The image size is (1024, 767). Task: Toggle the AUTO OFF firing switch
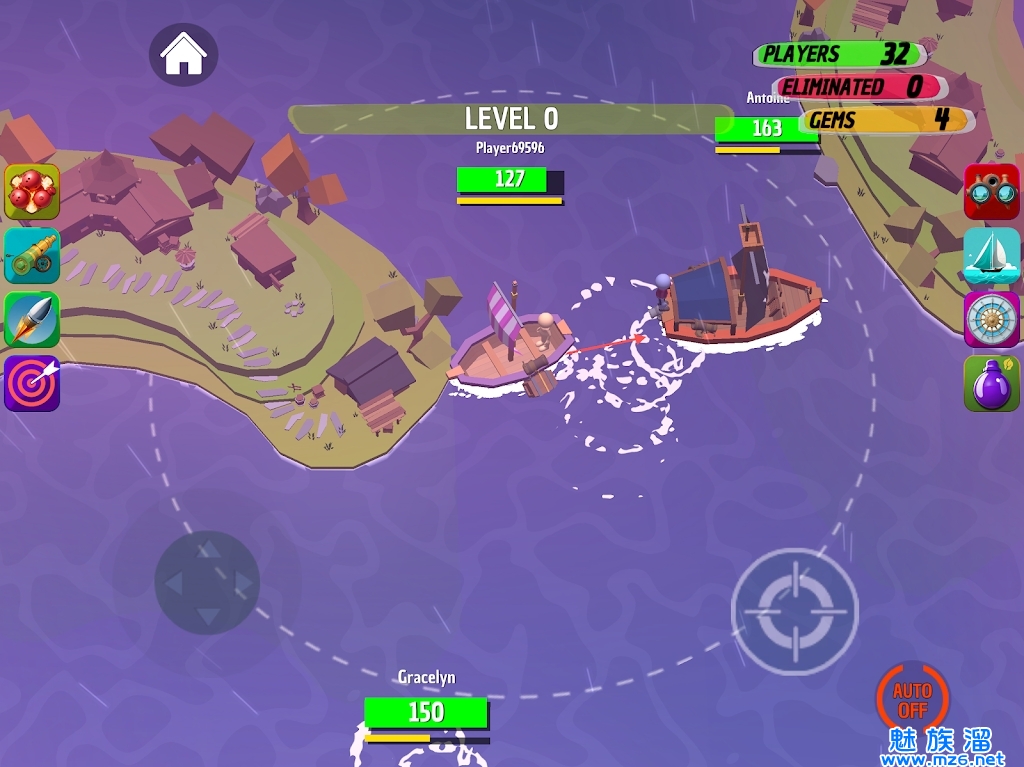[912, 699]
